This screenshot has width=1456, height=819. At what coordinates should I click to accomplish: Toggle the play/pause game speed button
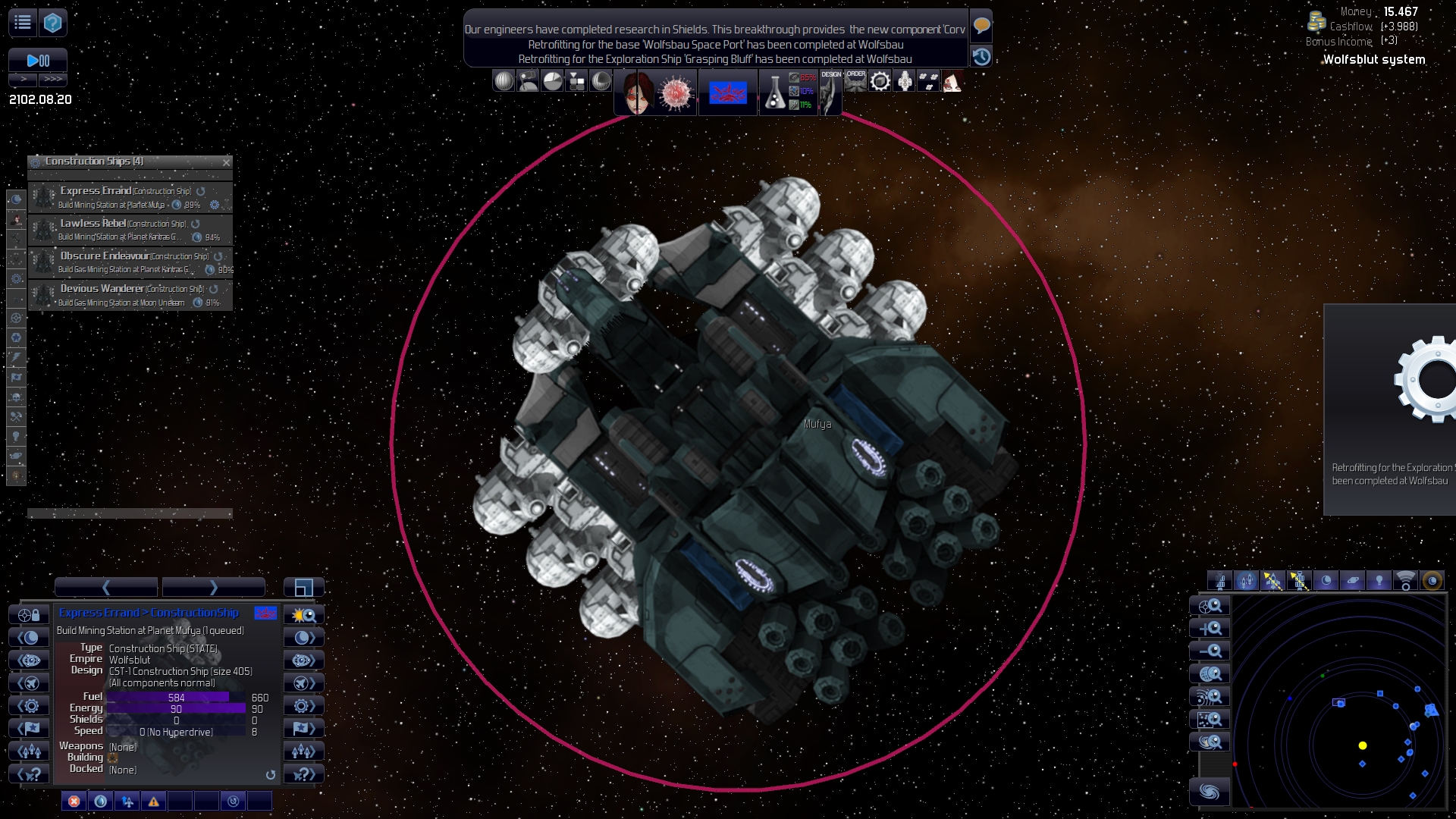click(38, 61)
